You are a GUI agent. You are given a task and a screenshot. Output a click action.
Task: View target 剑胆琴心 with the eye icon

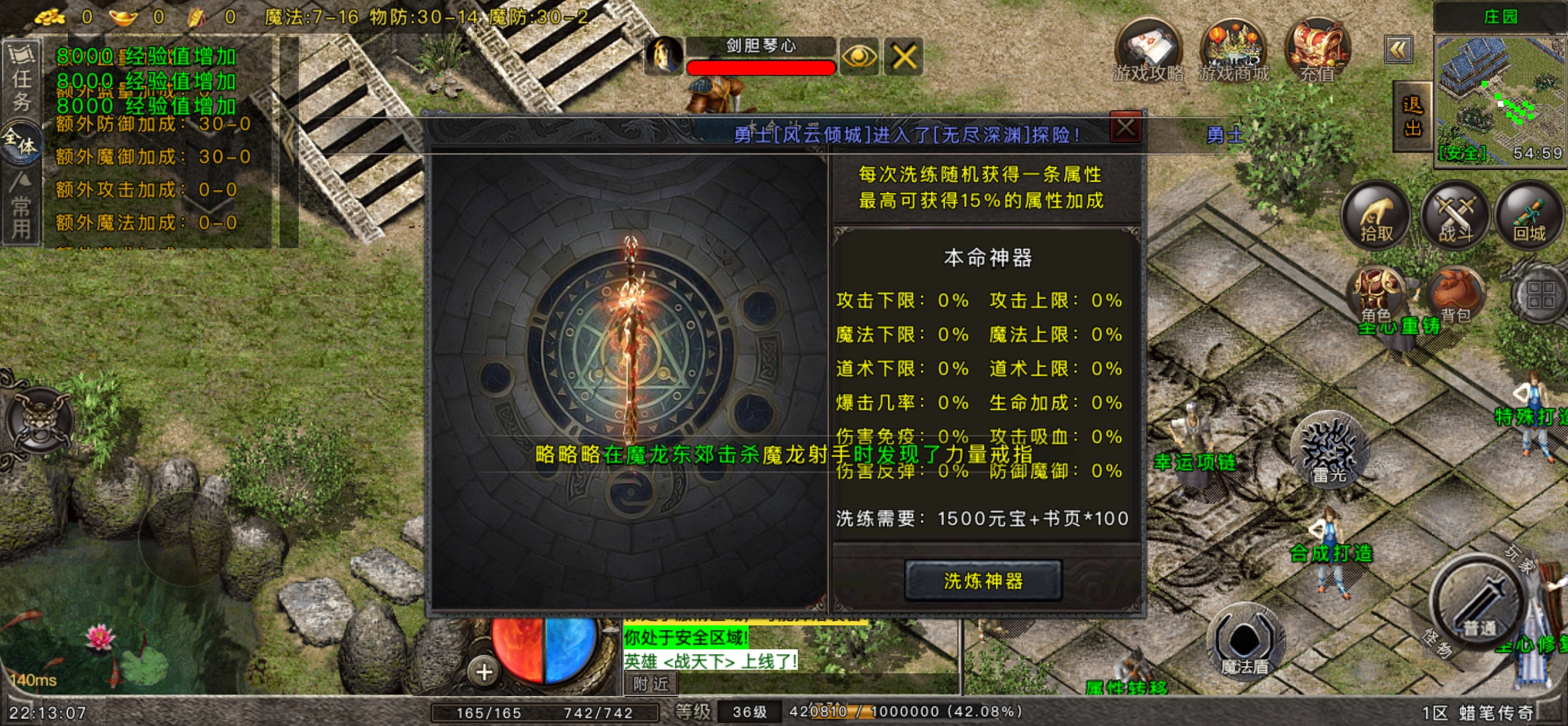point(858,57)
